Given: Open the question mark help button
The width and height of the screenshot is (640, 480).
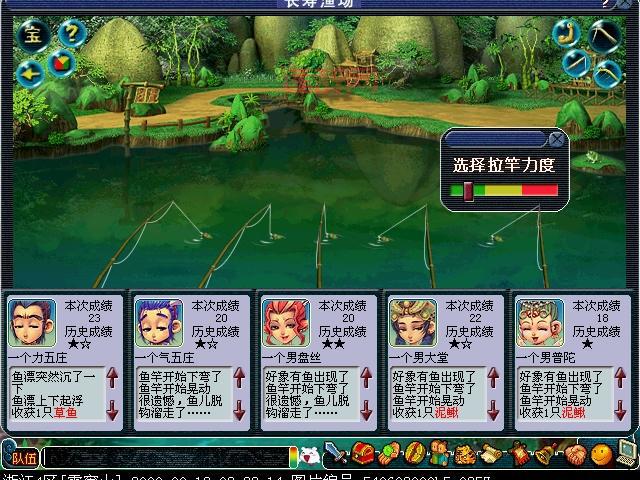Looking at the screenshot, I should pyautogui.click(x=69, y=33).
